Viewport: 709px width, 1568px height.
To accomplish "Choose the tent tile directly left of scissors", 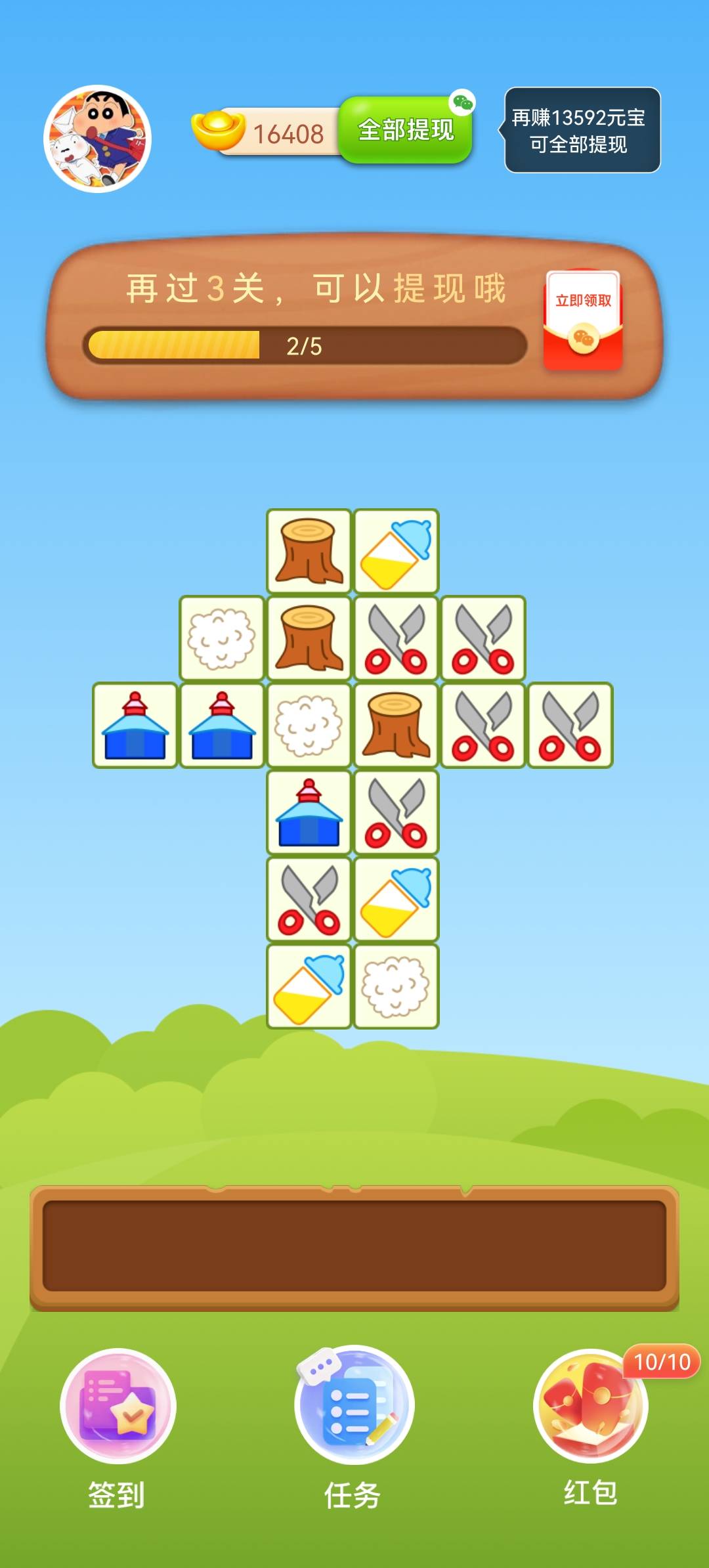I will (309, 812).
